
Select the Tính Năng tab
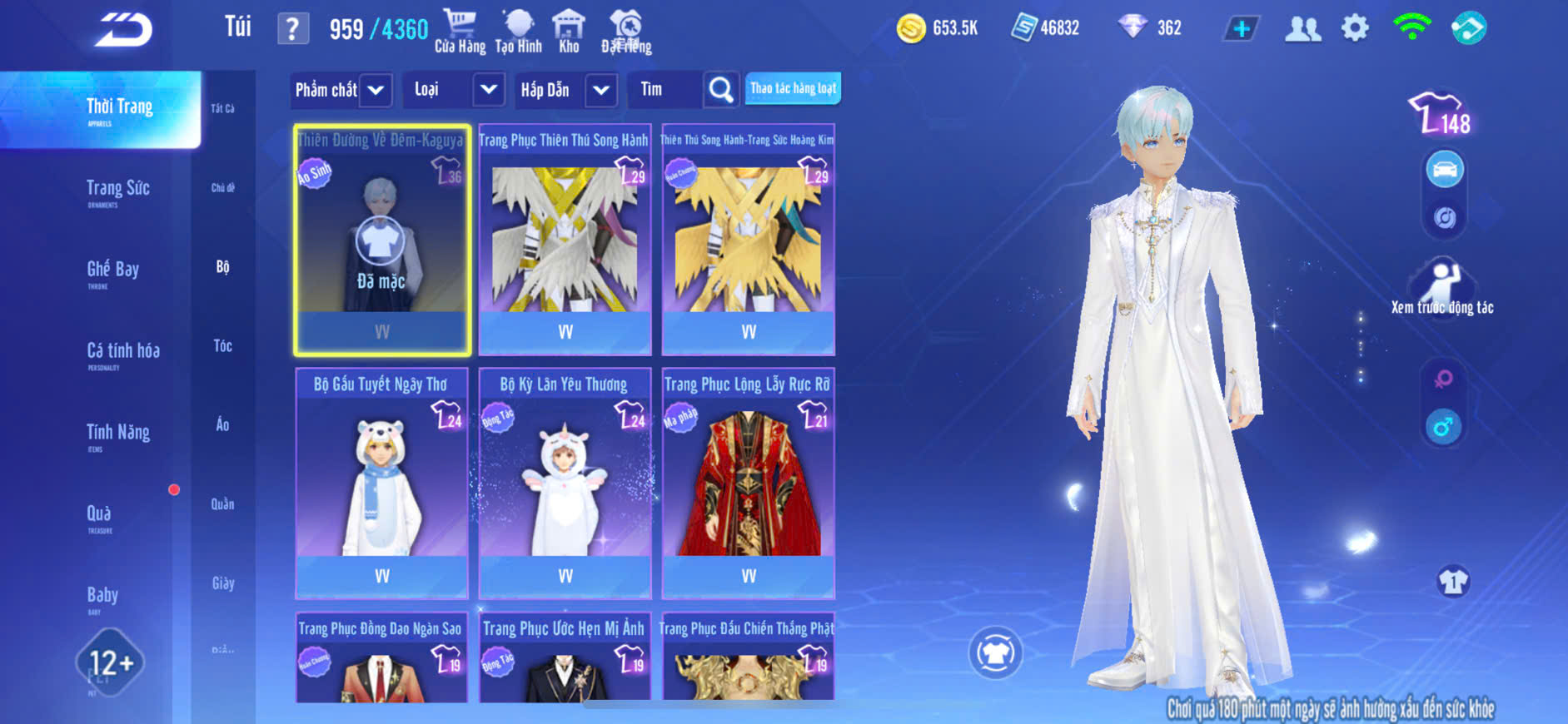118,434
